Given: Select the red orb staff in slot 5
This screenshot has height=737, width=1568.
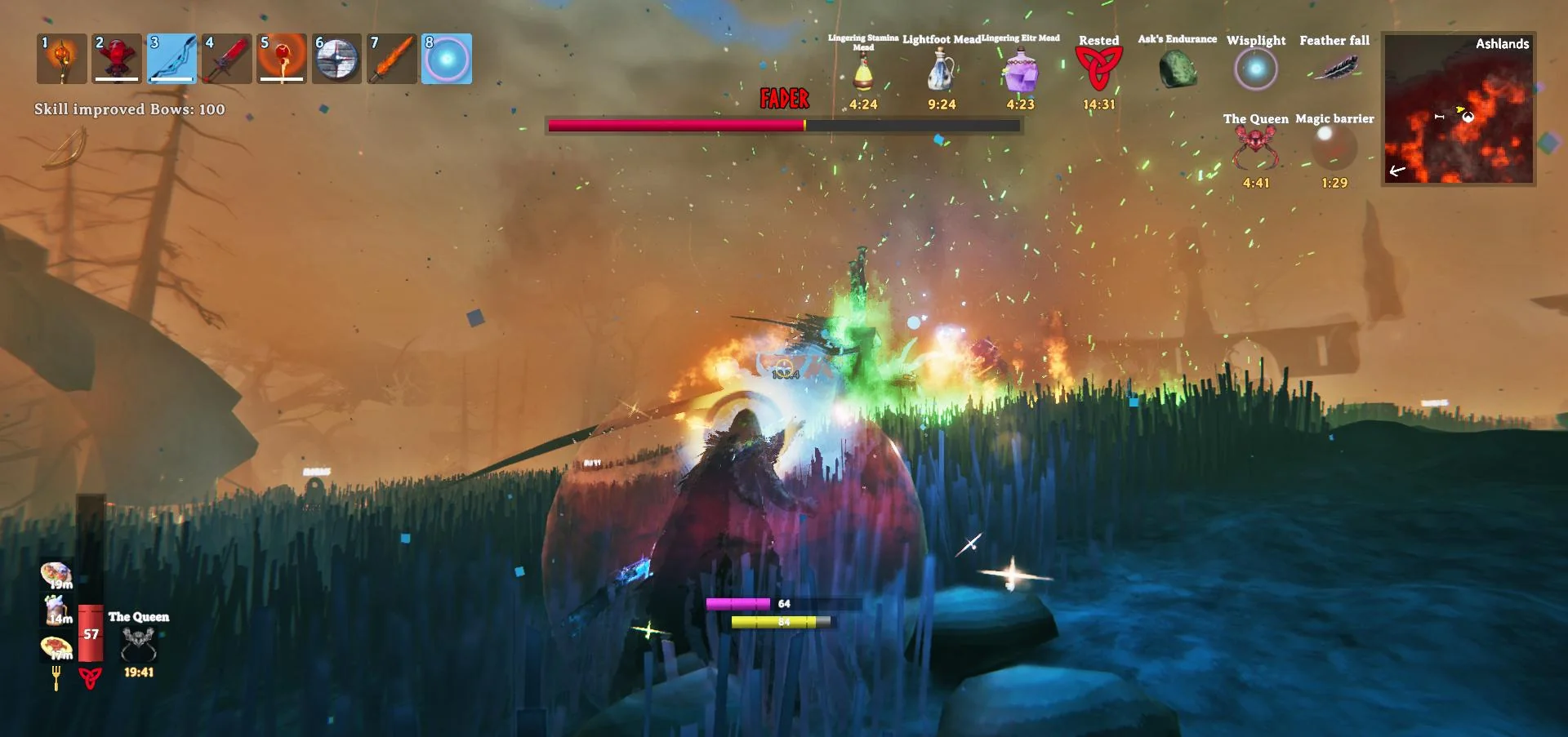Looking at the screenshot, I should (282, 59).
